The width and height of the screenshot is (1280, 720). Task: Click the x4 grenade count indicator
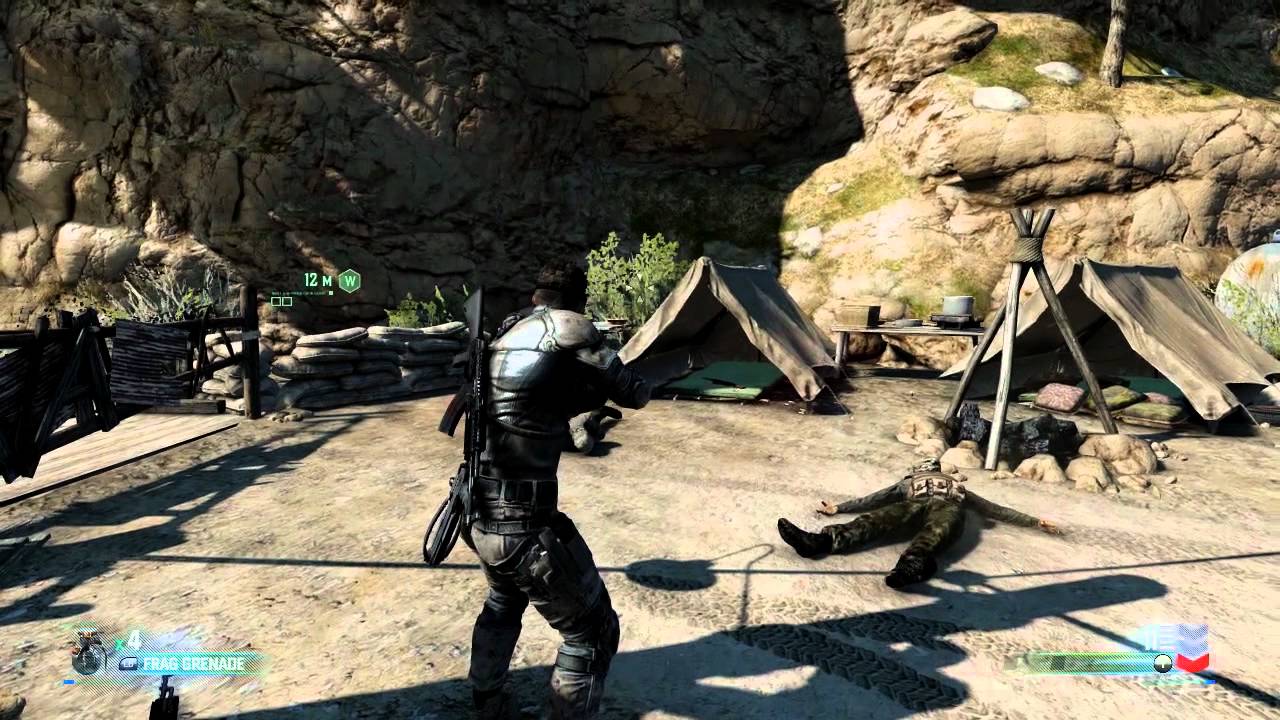pyautogui.click(x=127, y=640)
